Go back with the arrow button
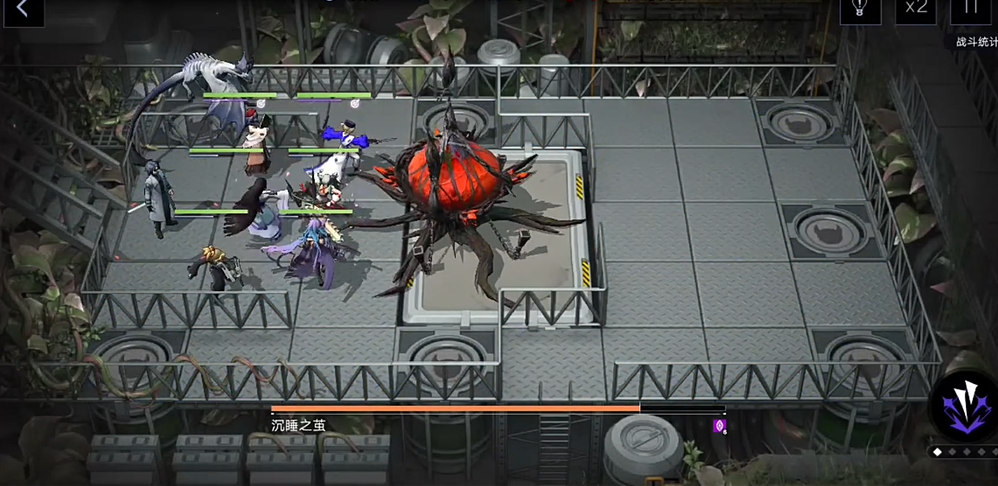Image resolution: width=998 pixels, height=486 pixels. [x=22, y=11]
